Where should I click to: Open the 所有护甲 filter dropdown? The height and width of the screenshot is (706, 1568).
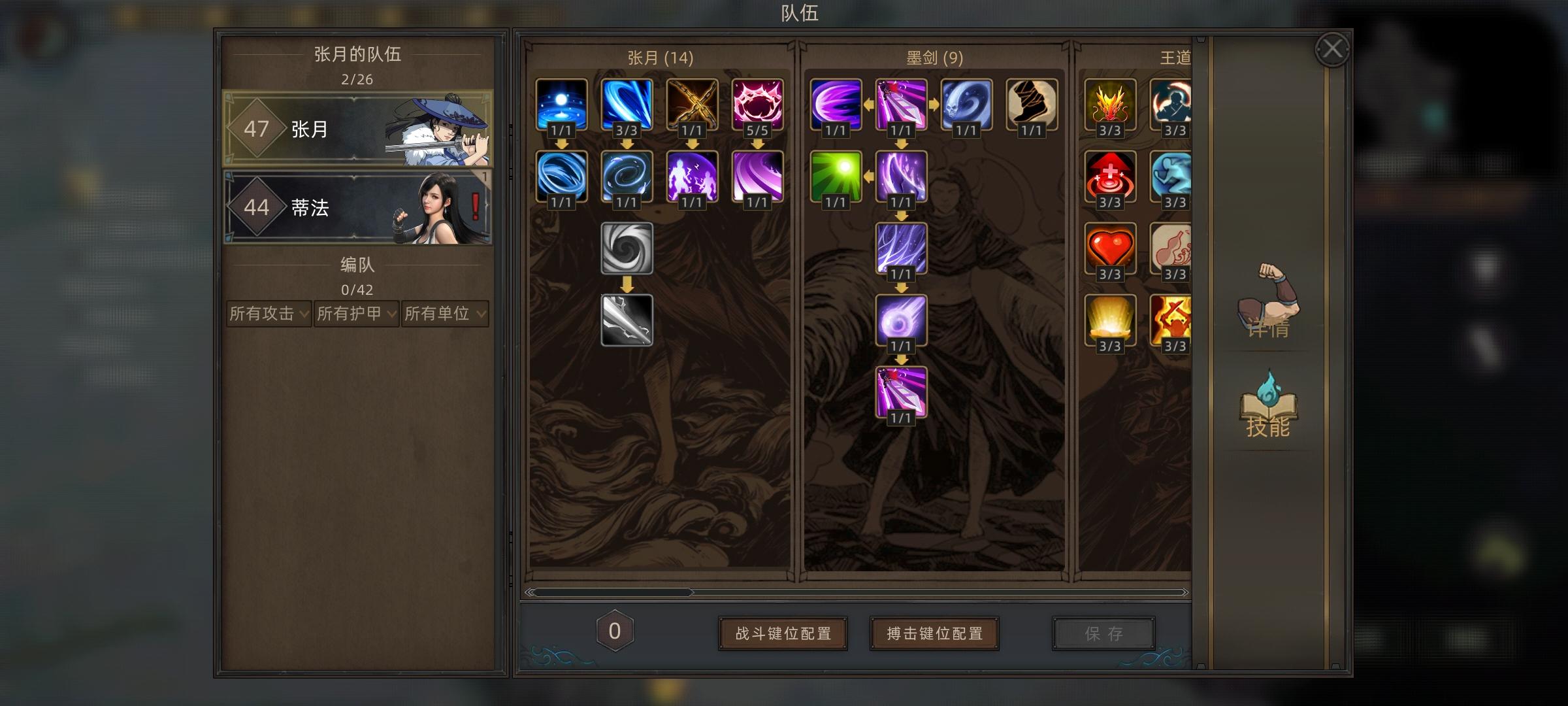(357, 314)
